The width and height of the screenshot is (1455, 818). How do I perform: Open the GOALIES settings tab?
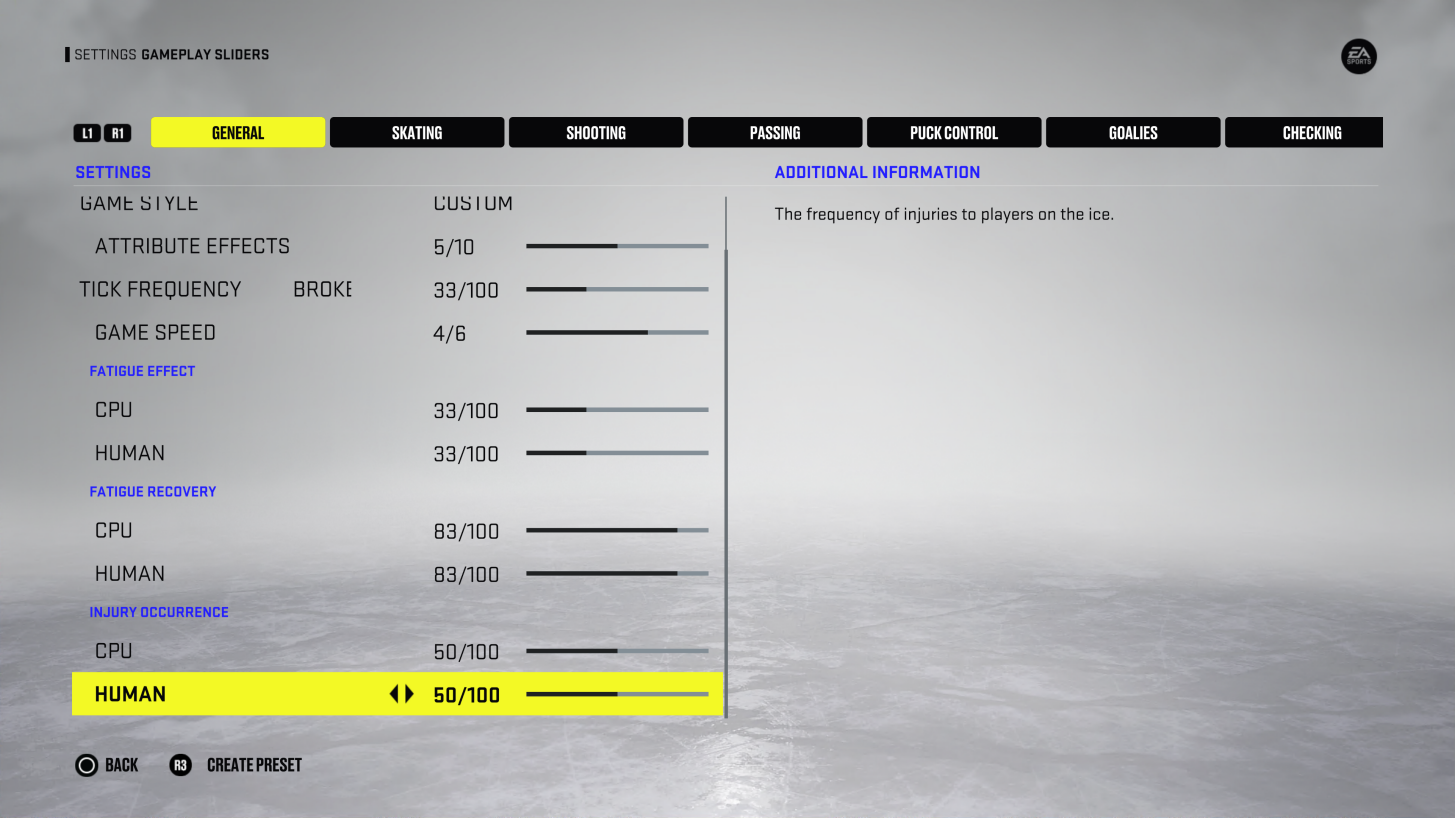[1132, 132]
